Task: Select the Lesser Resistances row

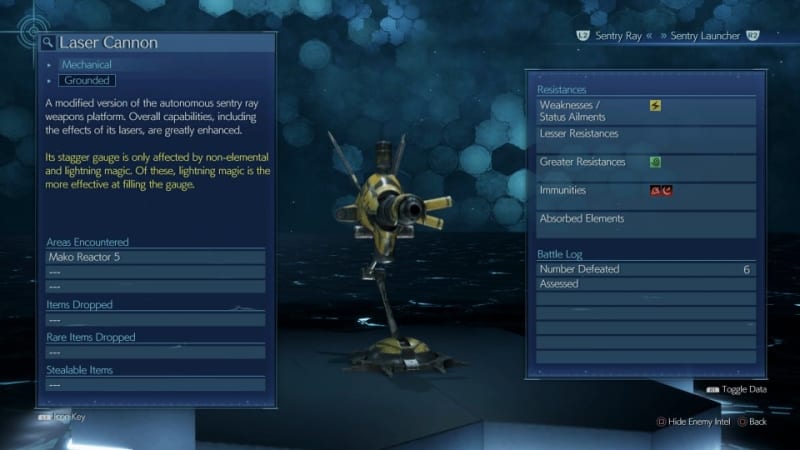Action: [645, 133]
